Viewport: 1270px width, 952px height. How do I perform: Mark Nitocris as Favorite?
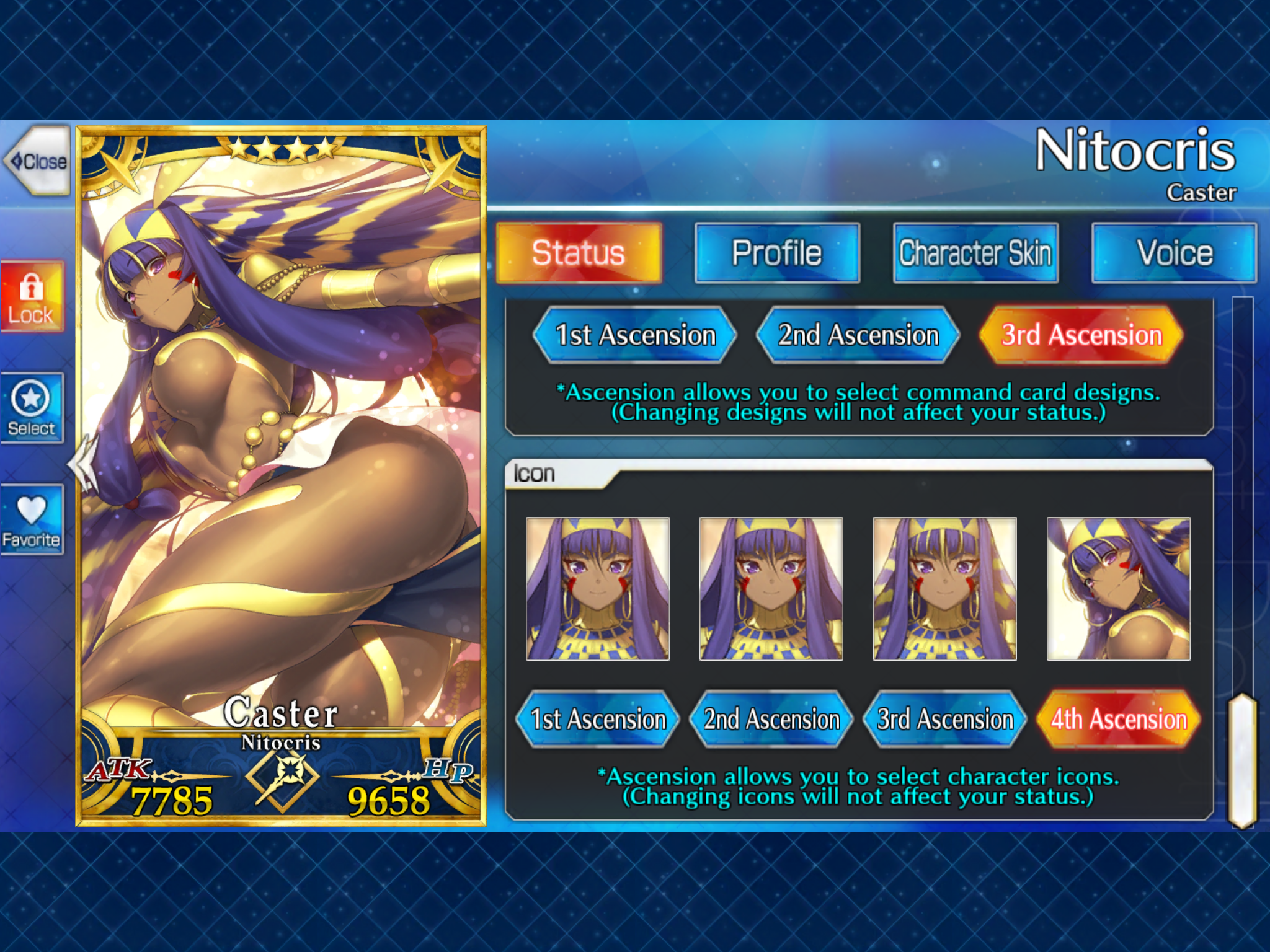[x=32, y=519]
